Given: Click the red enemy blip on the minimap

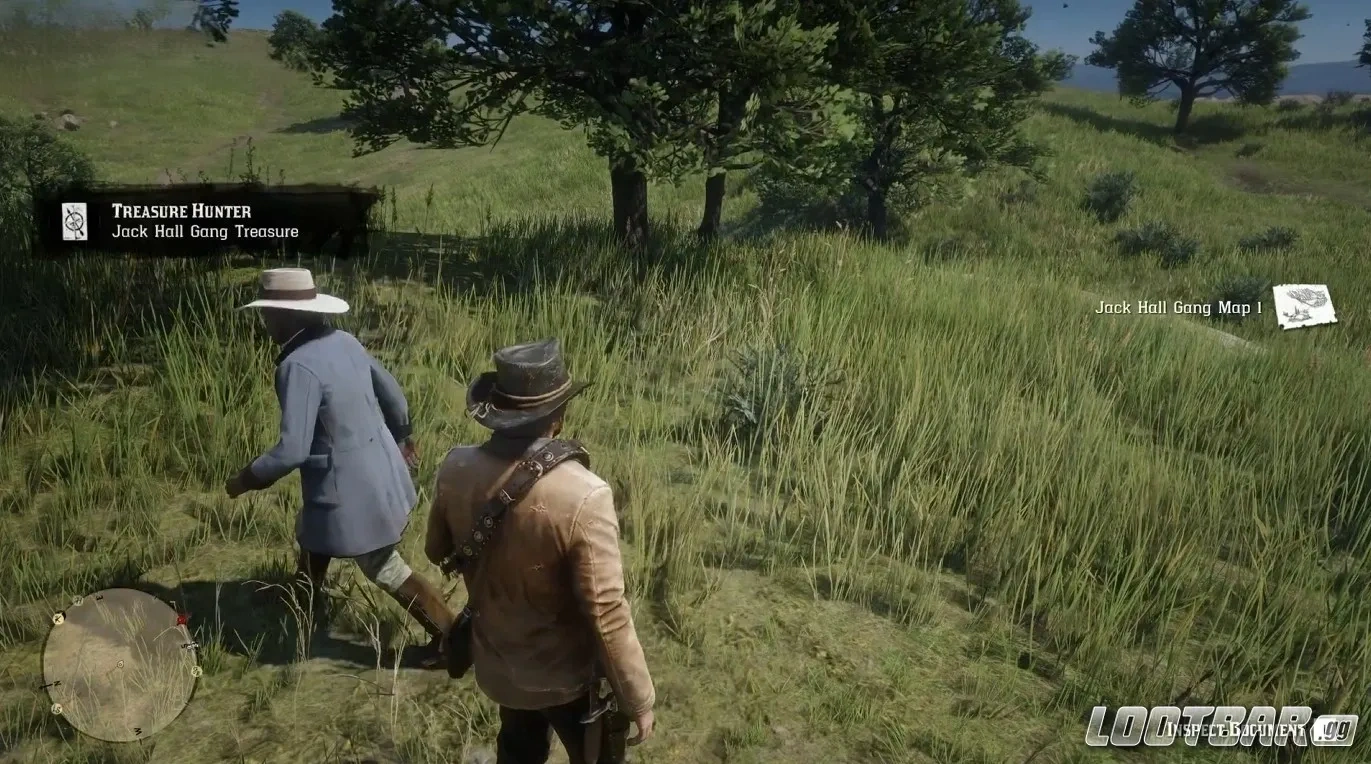Looking at the screenshot, I should pyautogui.click(x=181, y=619).
